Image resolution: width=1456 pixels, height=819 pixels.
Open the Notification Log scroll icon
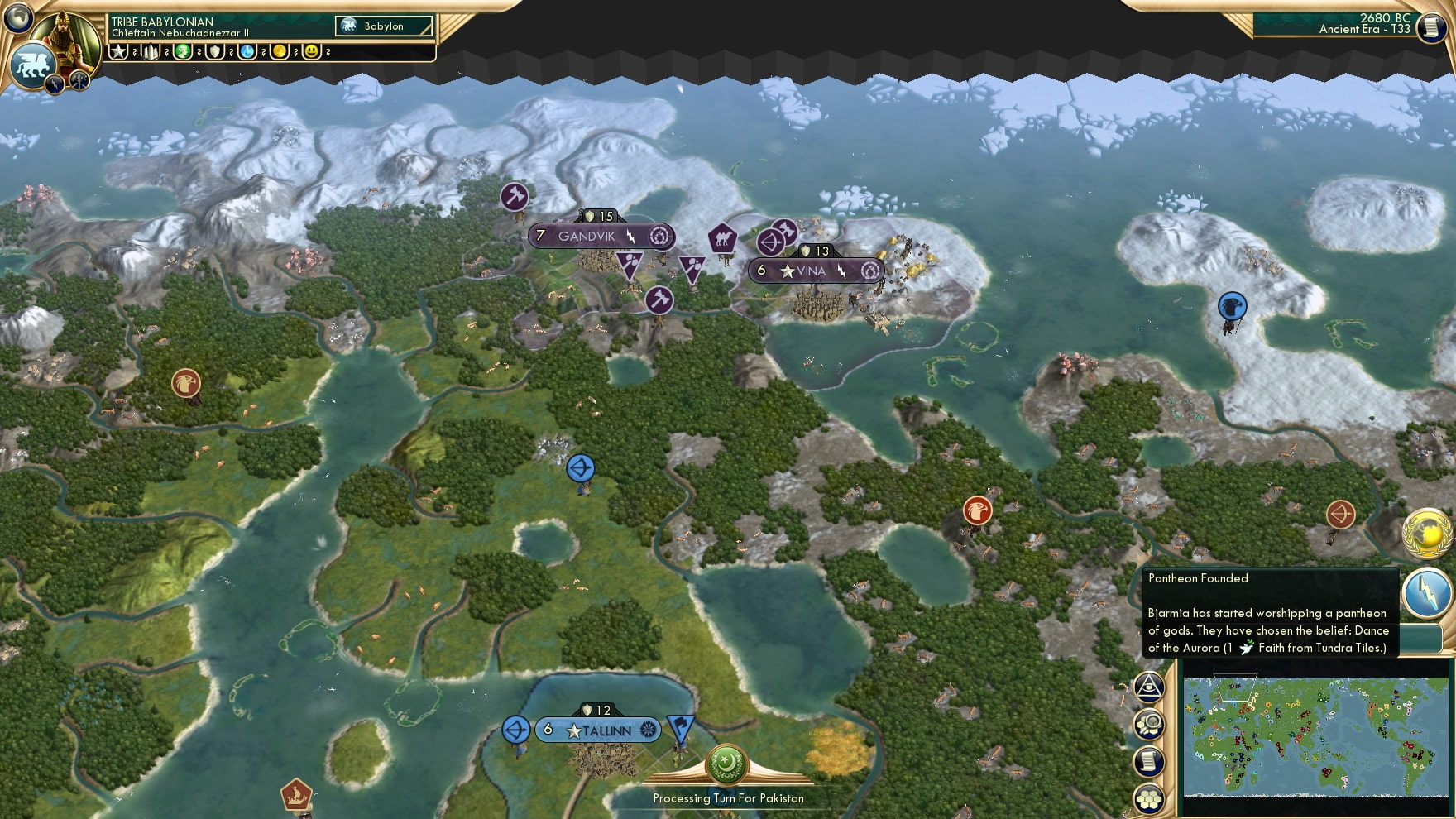click(1149, 760)
